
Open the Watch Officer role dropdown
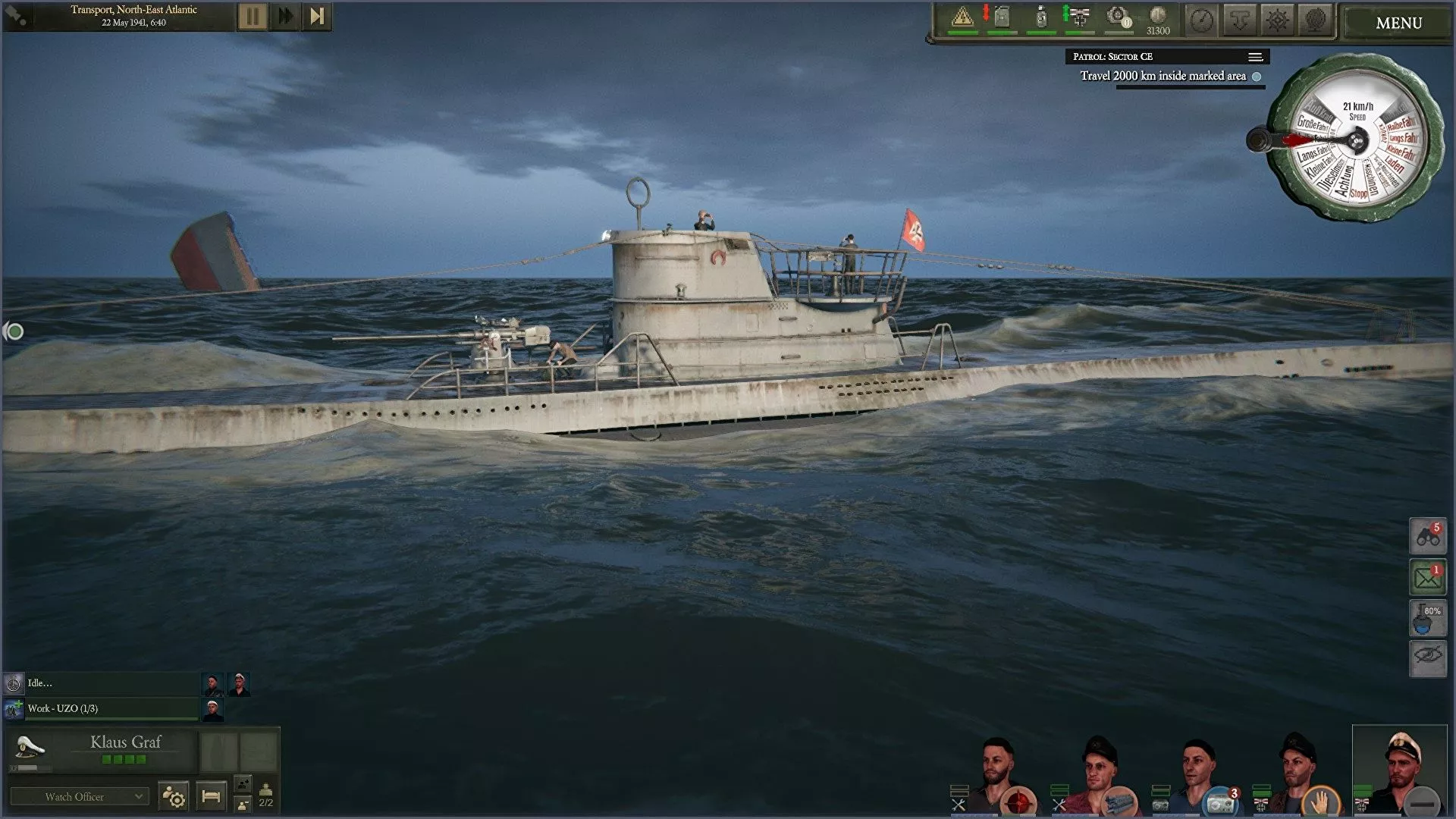click(x=78, y=796)
